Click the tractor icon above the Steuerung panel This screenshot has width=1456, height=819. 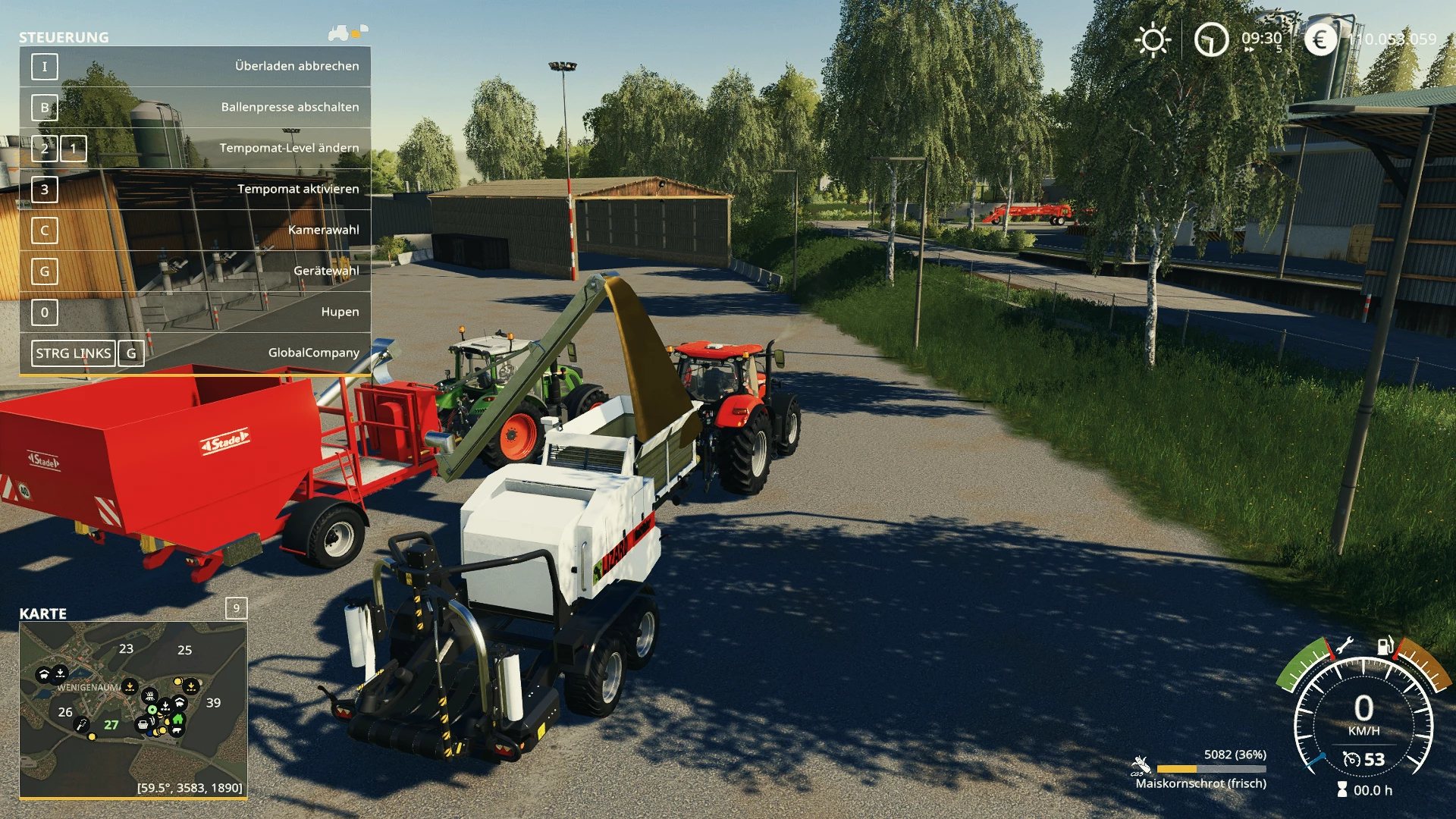(339, 33)
